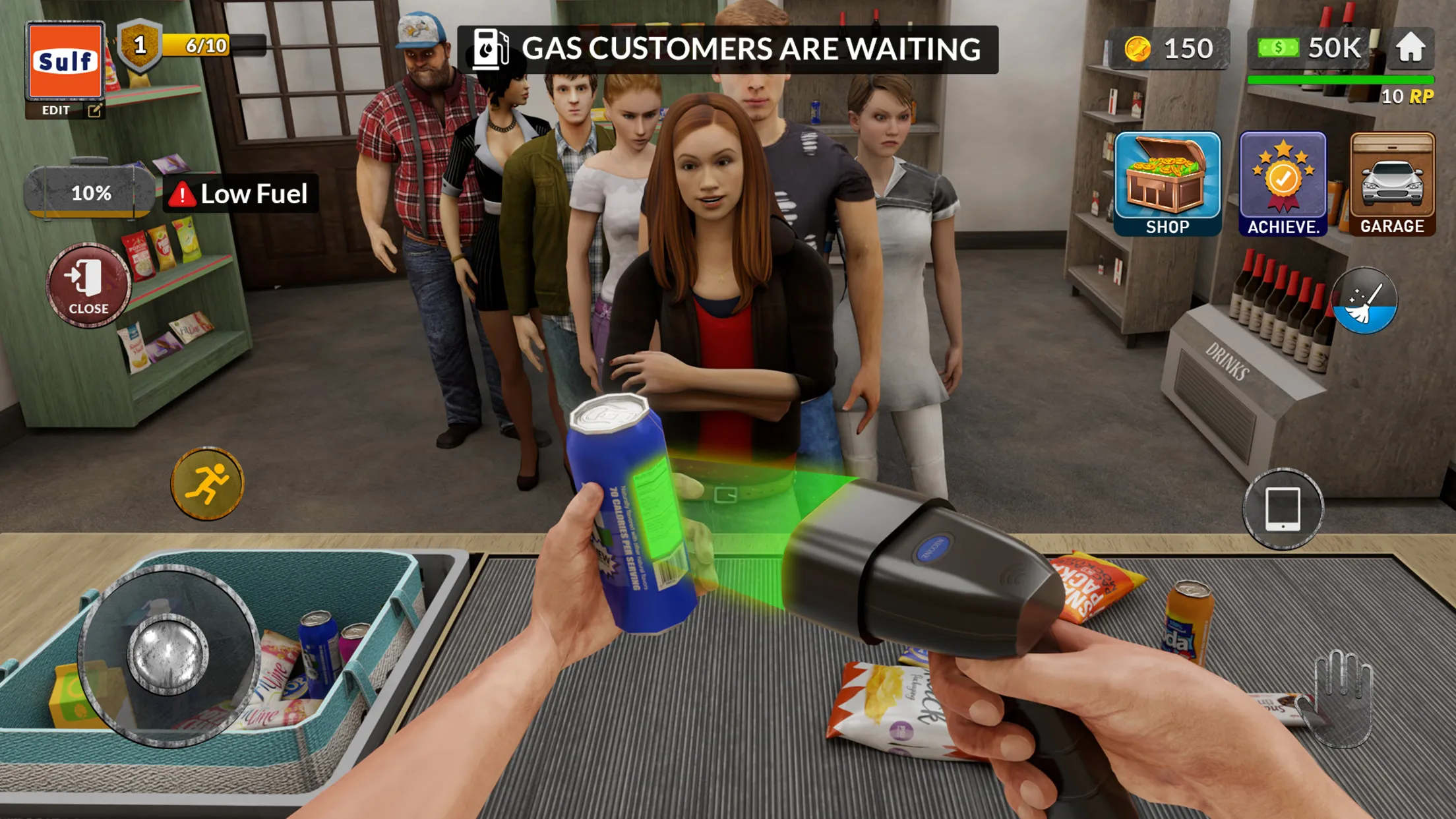Open the tablet device panel

(1282, 509)
